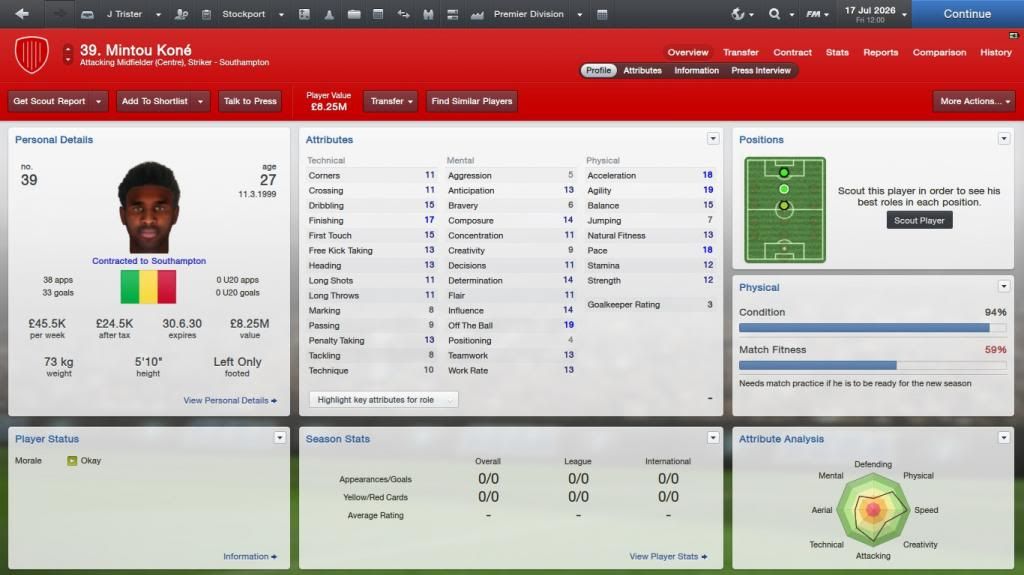The height and width of the screenshot is (575, 1024).
Task: Show the Comparison section
Action: [939, 52]
